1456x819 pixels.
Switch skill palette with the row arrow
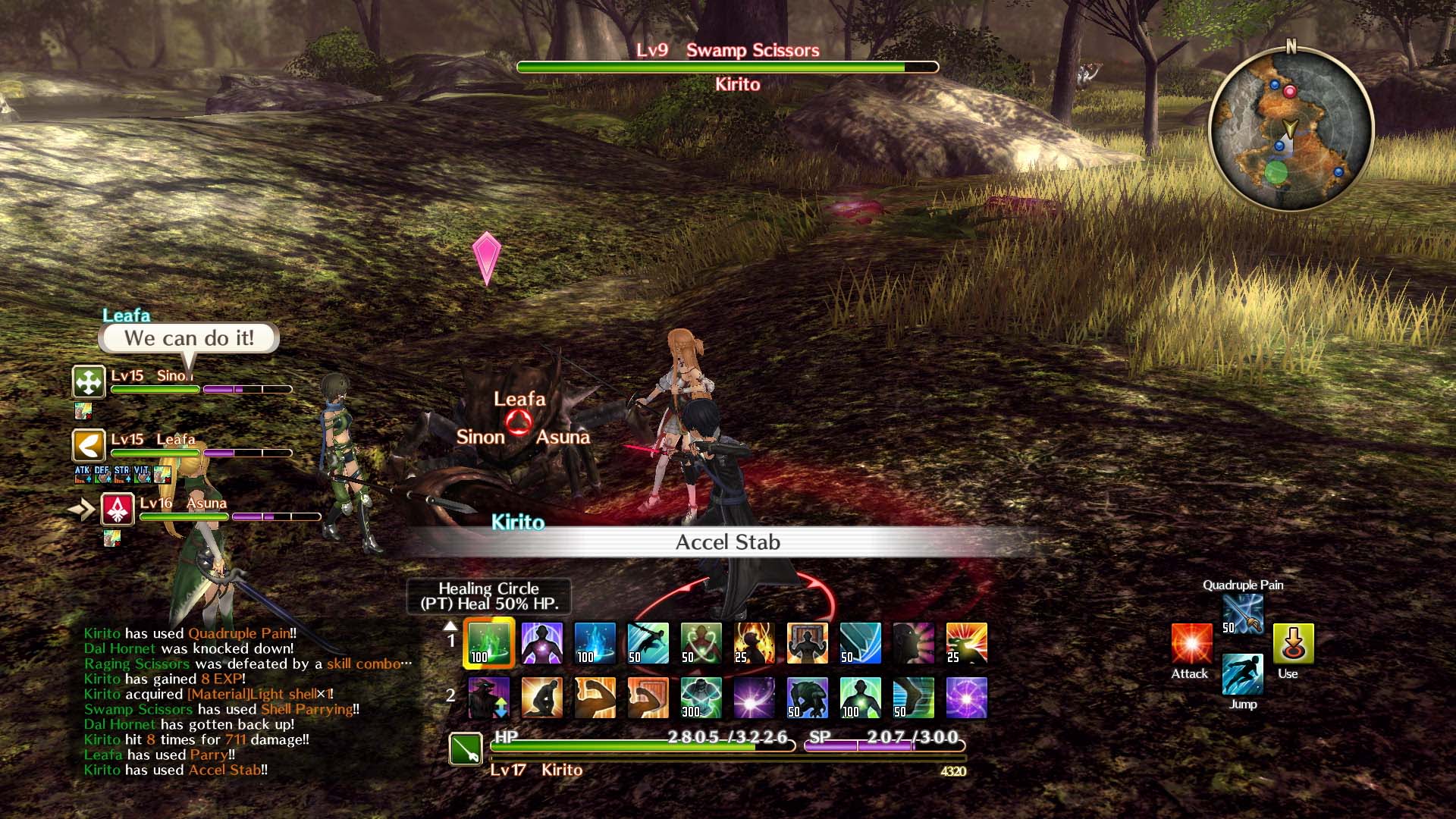(450, 626)
